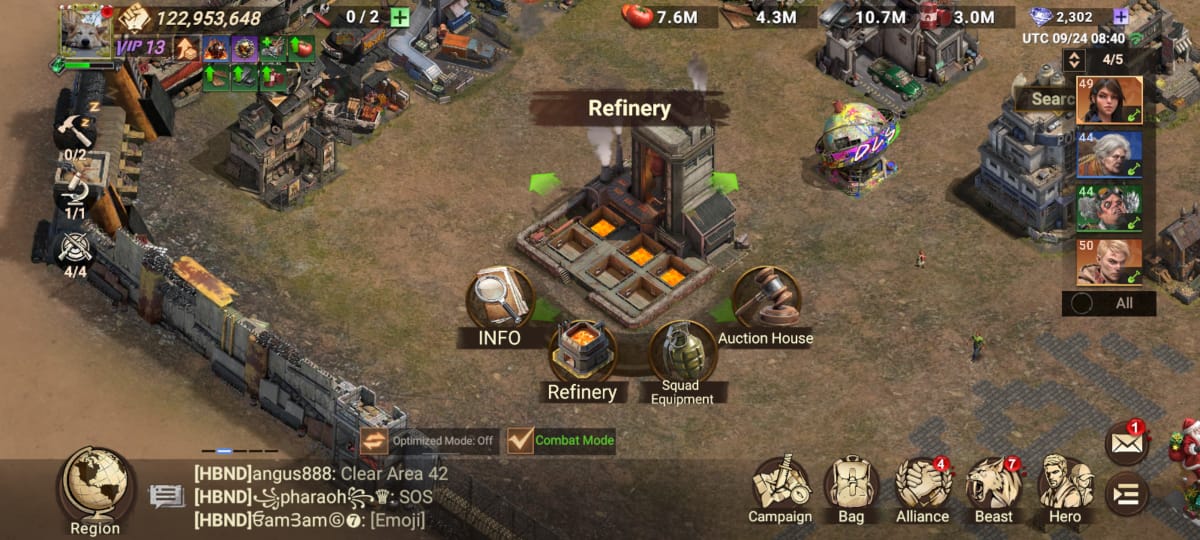The width and height of the screenshot is (1200, 540).
Task: Select the level 49 hero portrait
Action: (1109, 100)
